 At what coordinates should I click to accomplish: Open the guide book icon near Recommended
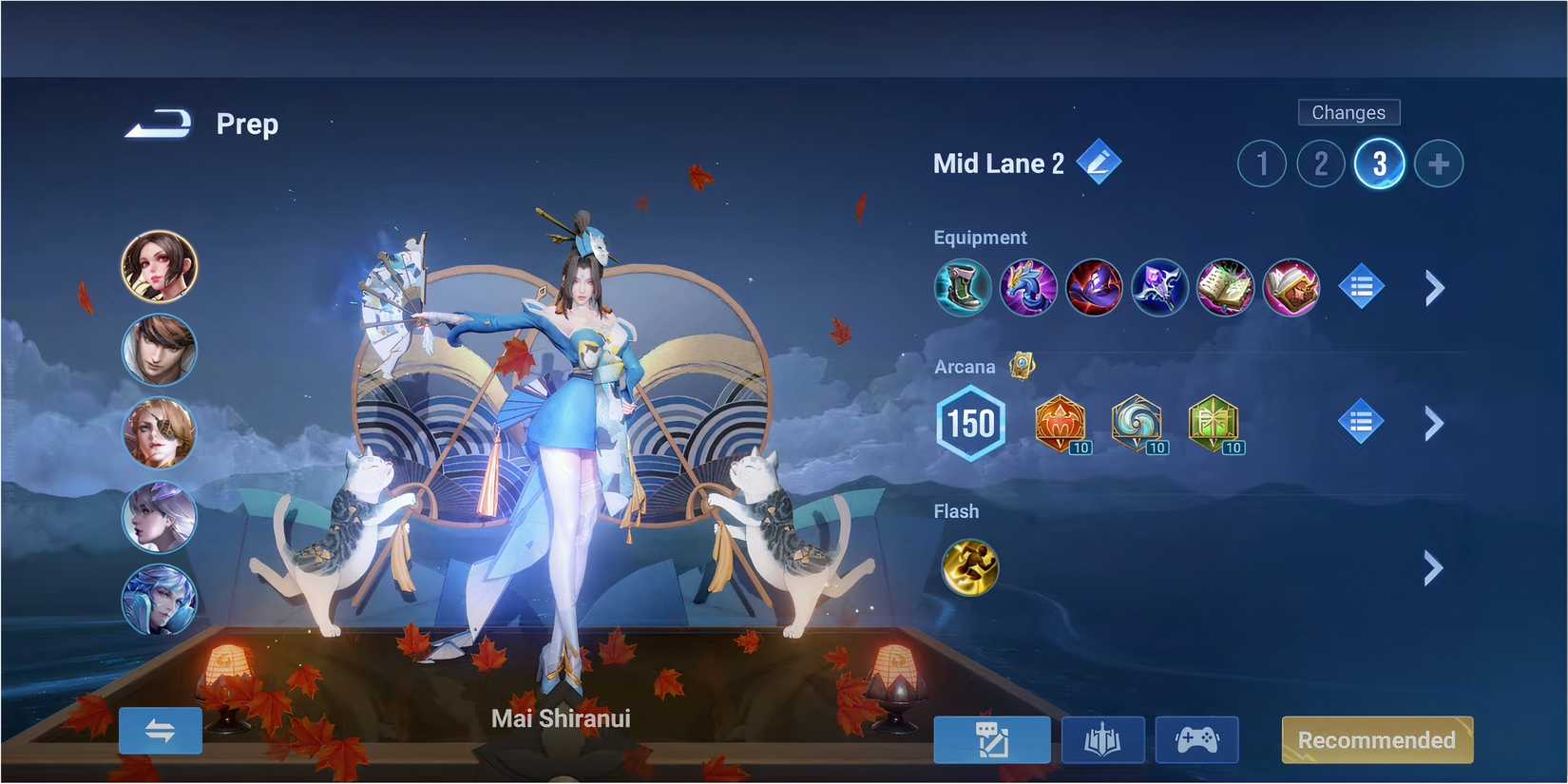tap(1102, 739)
